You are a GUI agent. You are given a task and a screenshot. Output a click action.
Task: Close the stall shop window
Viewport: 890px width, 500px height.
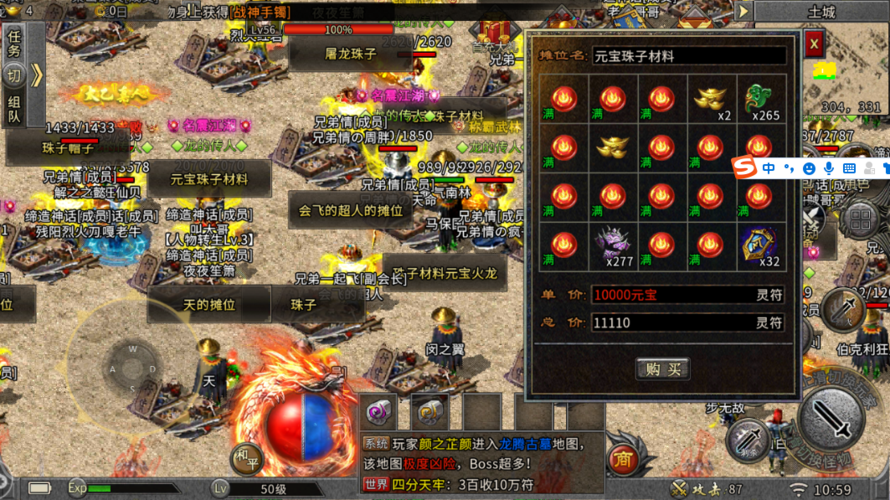pos(814,44)
